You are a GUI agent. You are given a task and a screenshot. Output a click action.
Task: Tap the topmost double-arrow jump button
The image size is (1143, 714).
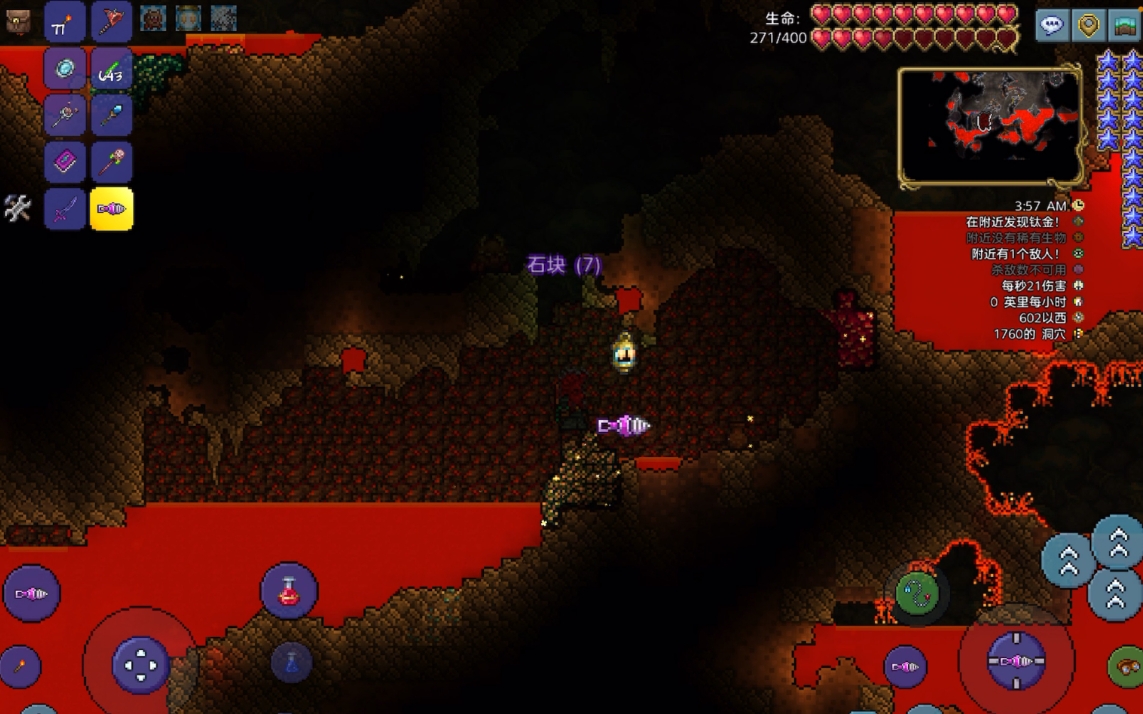click(1117, 542)
